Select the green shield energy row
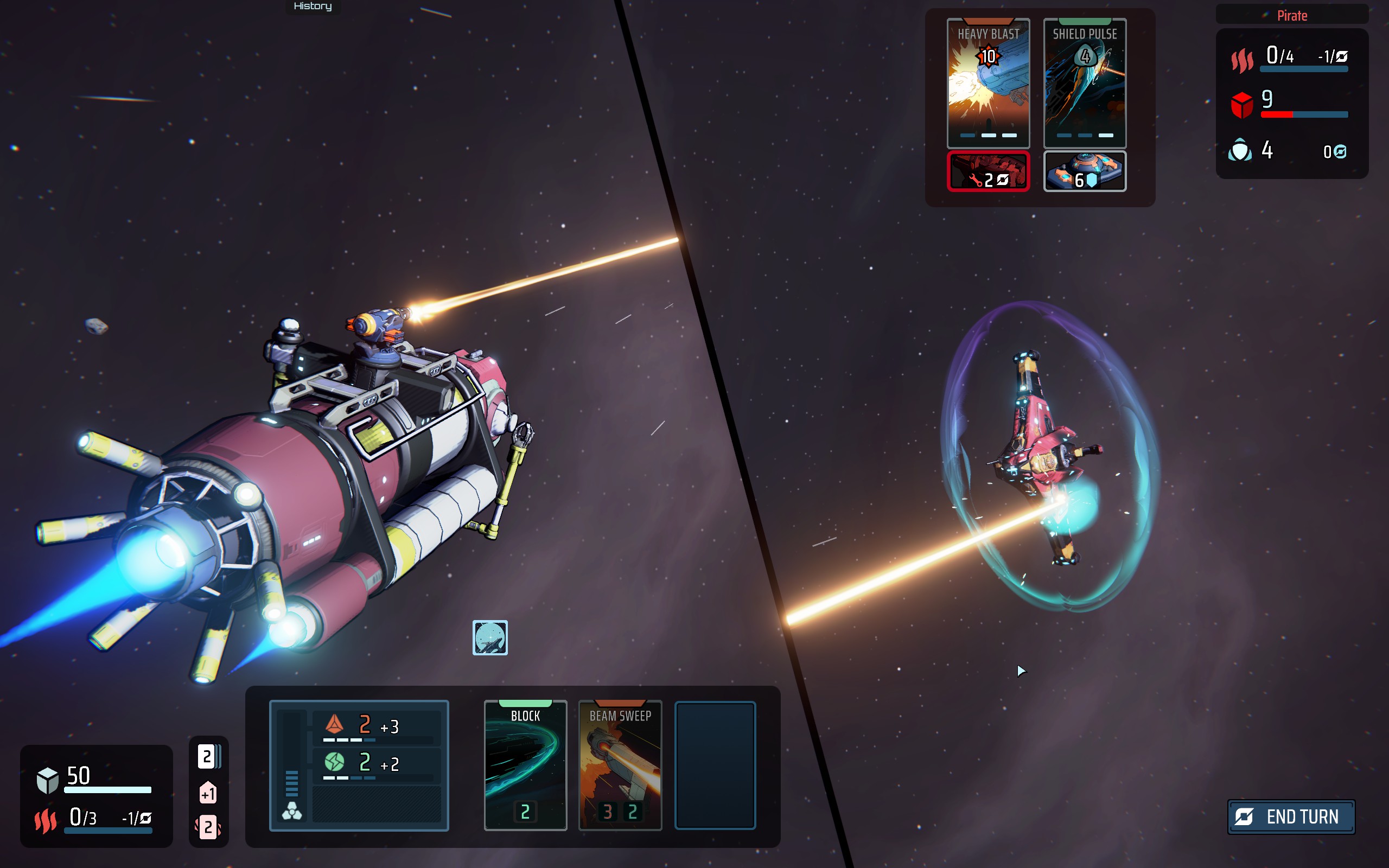This screenshot has height=868, width=1389. pos(377,764)
